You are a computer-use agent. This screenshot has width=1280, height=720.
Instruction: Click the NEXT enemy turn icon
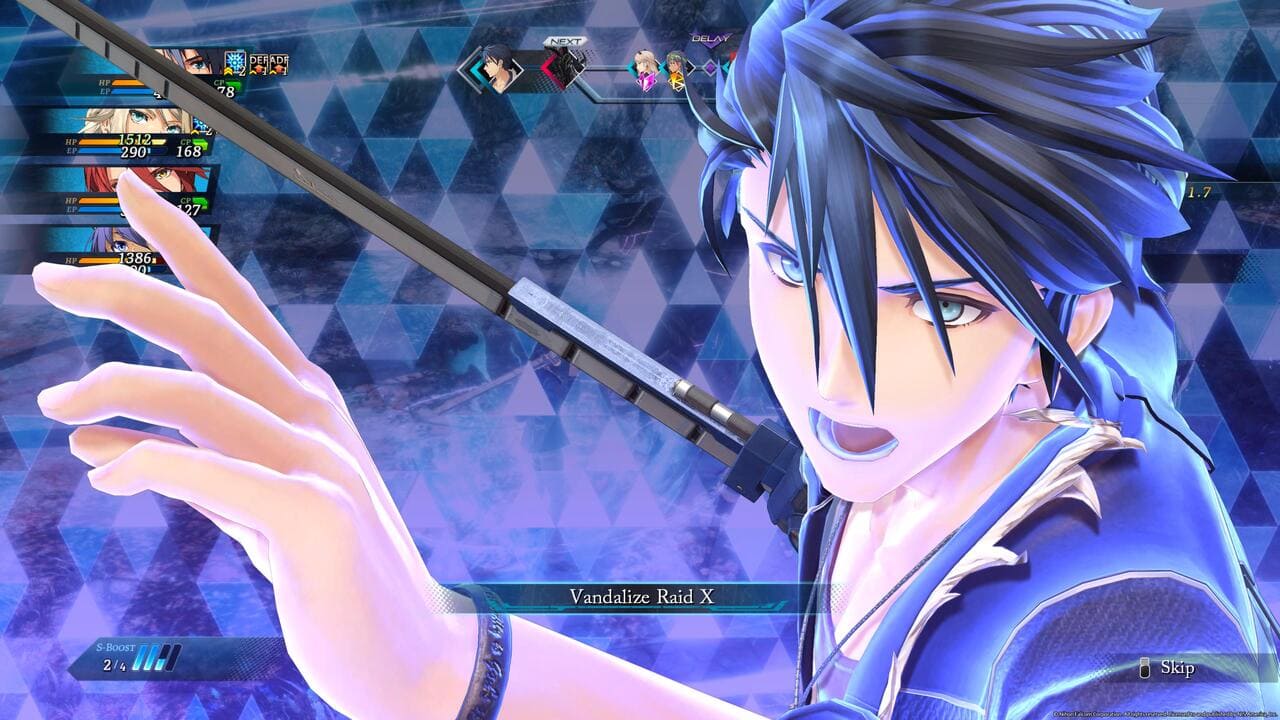pyautogui.click(x=562, y=68)
